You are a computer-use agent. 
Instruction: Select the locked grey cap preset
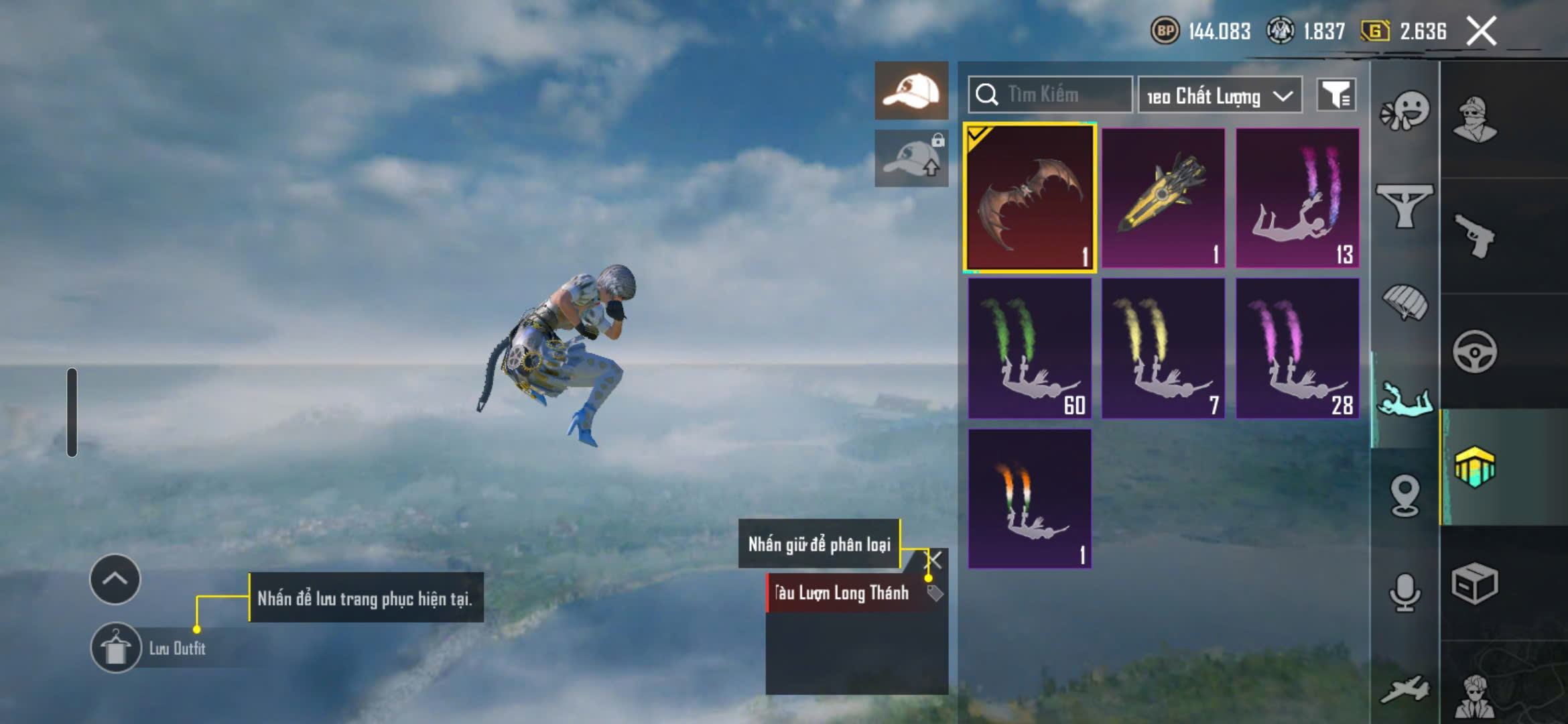pos(911,158)
